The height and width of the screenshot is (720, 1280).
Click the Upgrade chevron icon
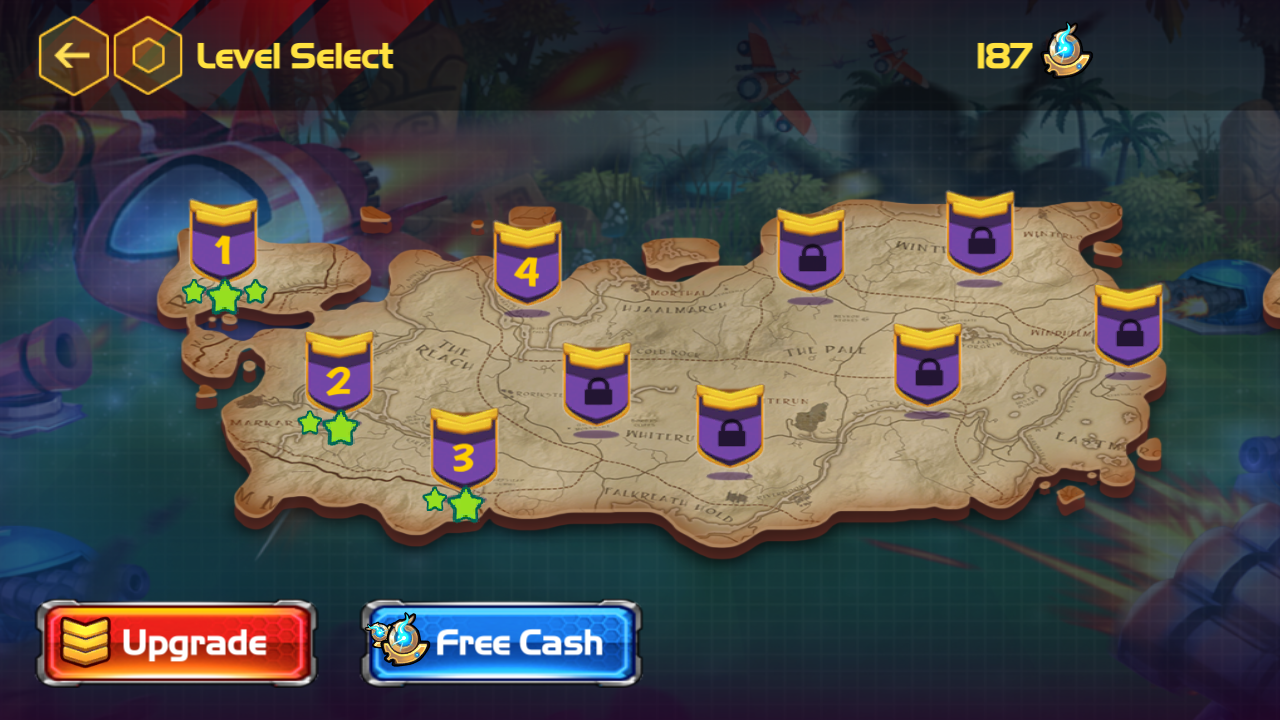point(85,641)
